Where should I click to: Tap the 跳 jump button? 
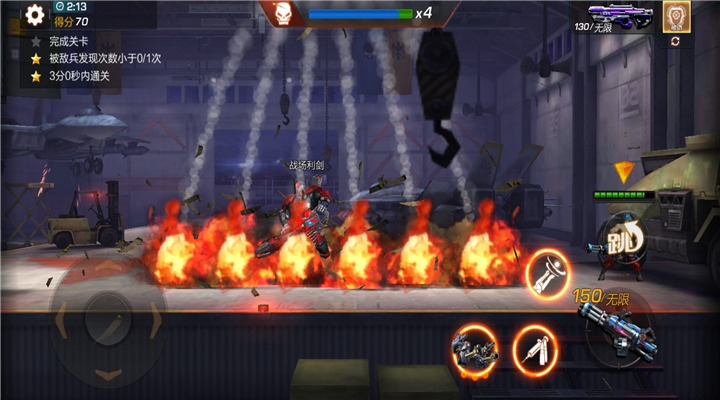tap(622, 240)
